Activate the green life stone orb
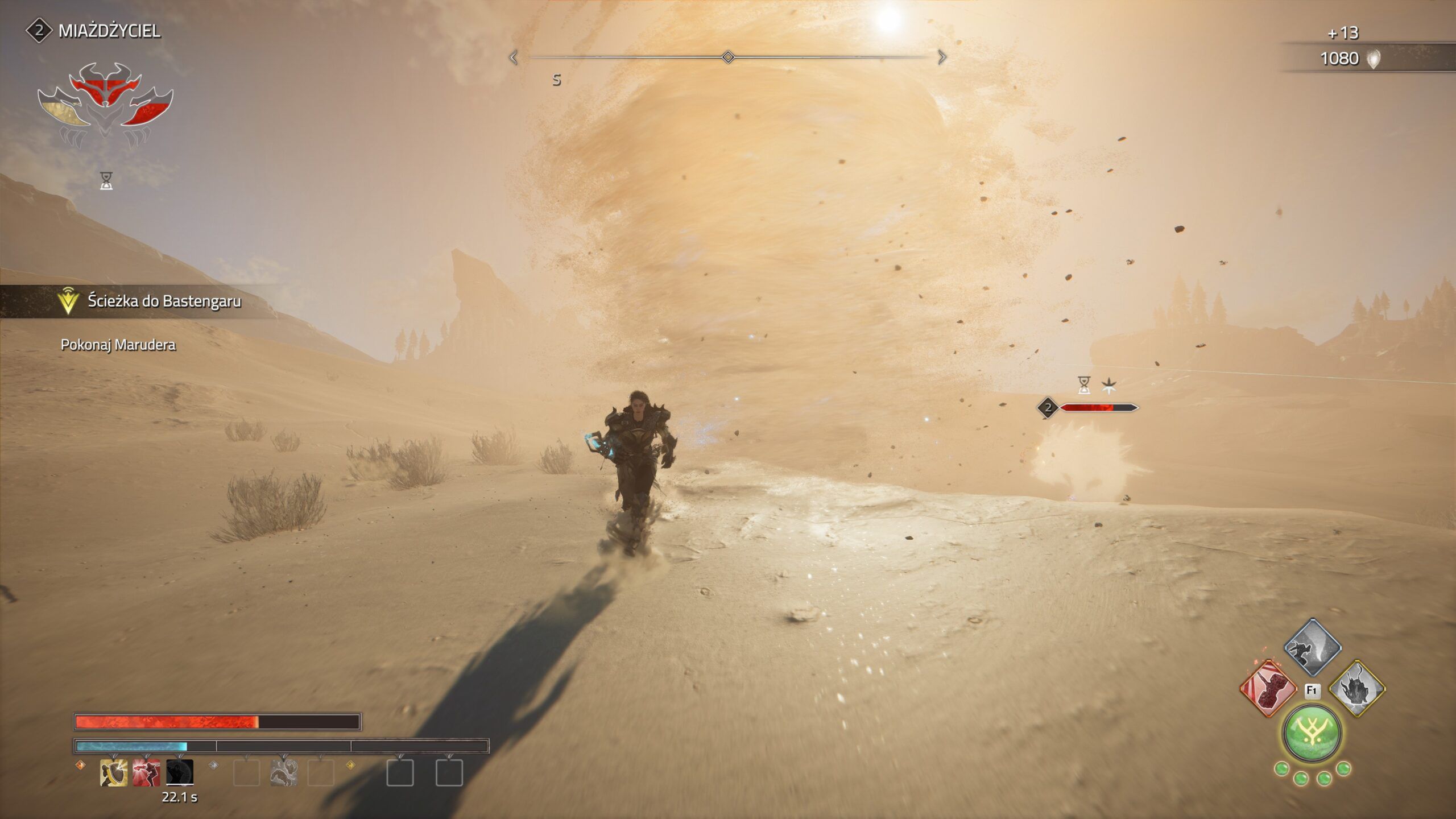 (x=1312, y=734)
